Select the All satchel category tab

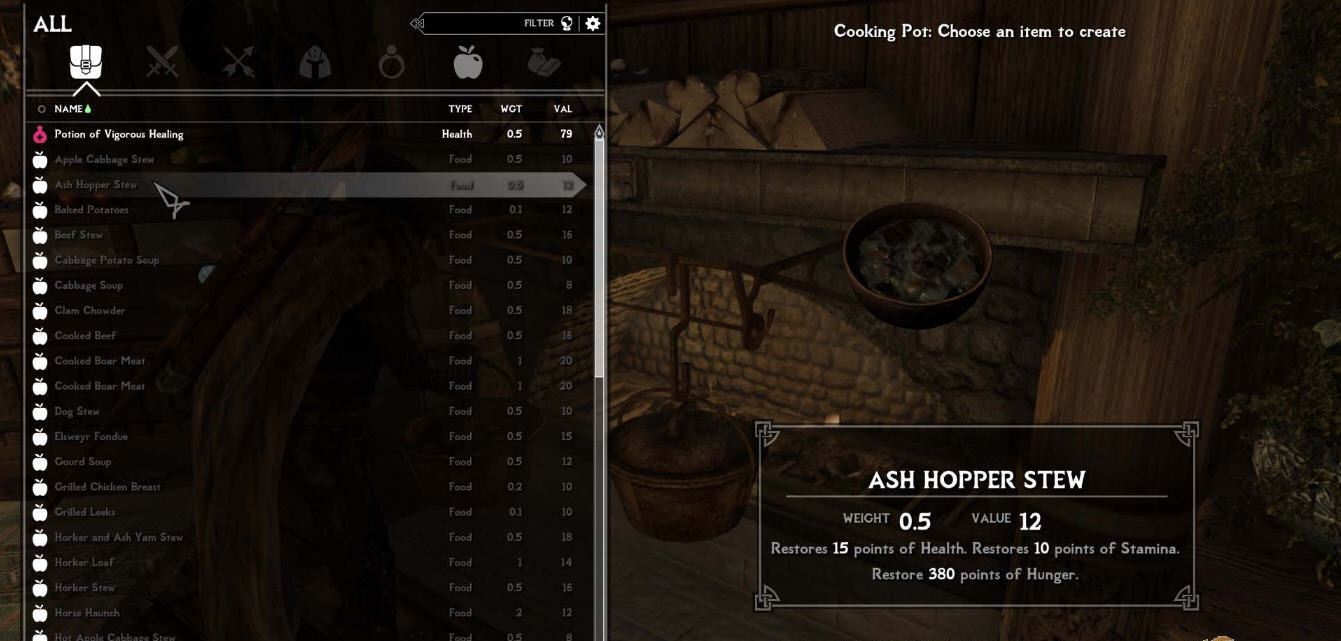(x=86, y=62)
